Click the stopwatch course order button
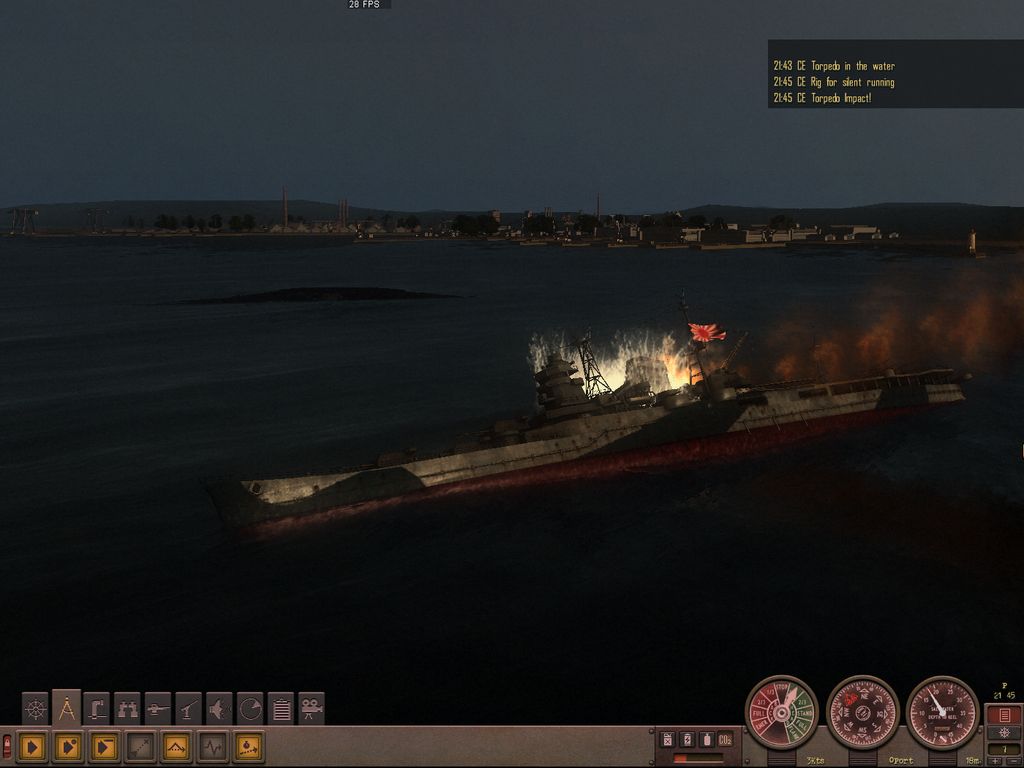The image size is (1024, 768). pos(249,746)
